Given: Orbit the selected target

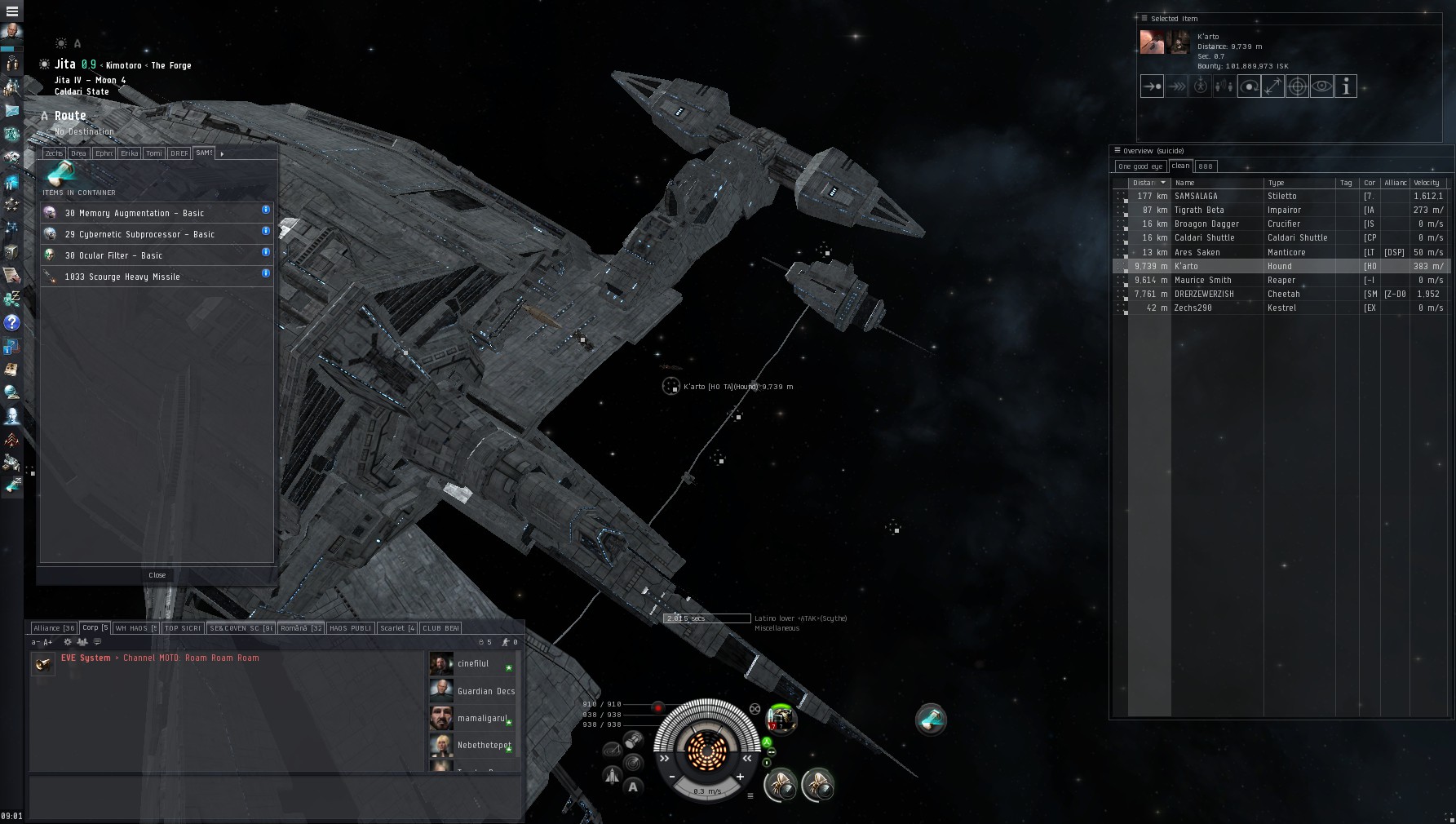Looking at the screenshot, I should tap(1249, 86).
